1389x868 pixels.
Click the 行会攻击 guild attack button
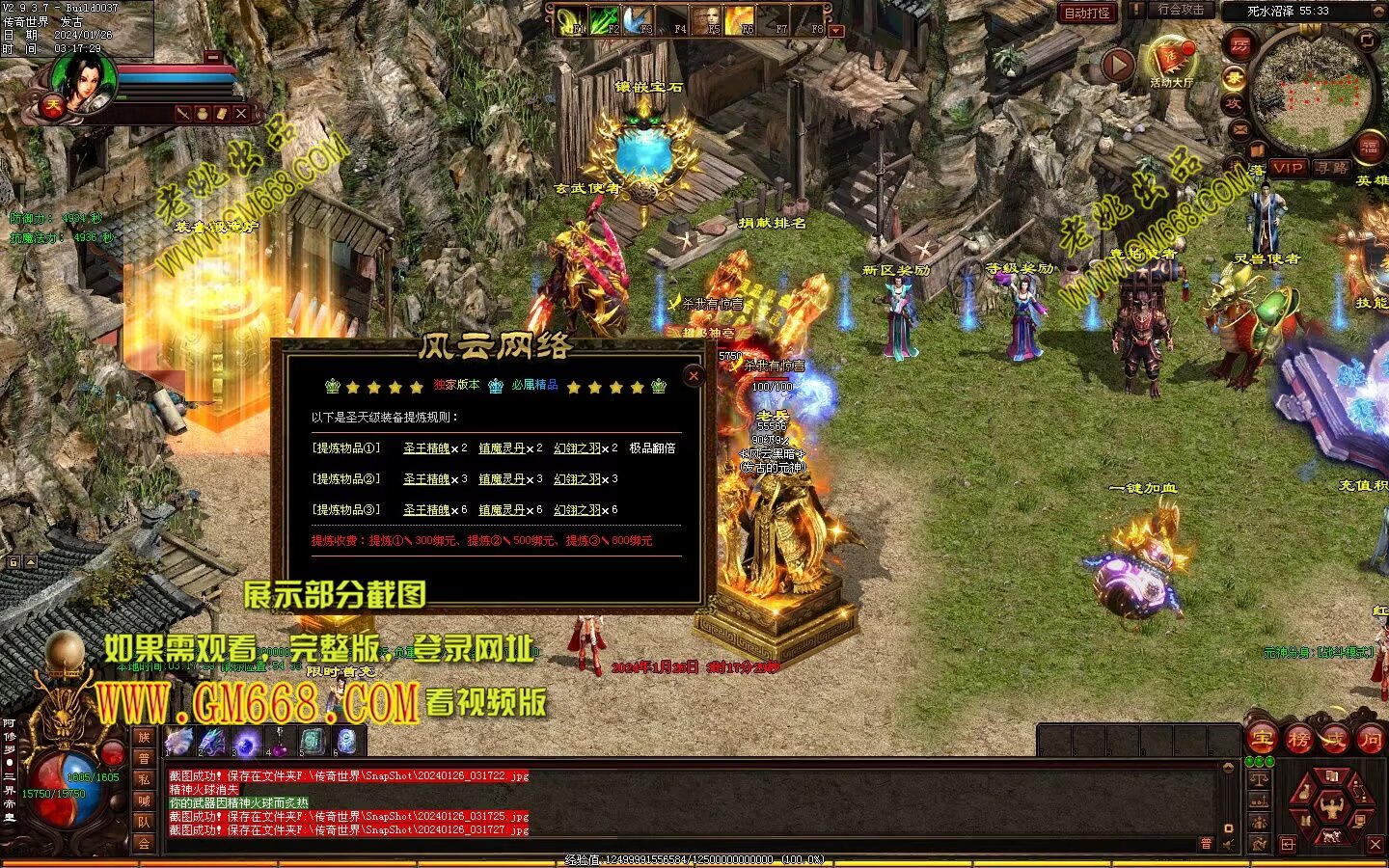pos(1181,10)
